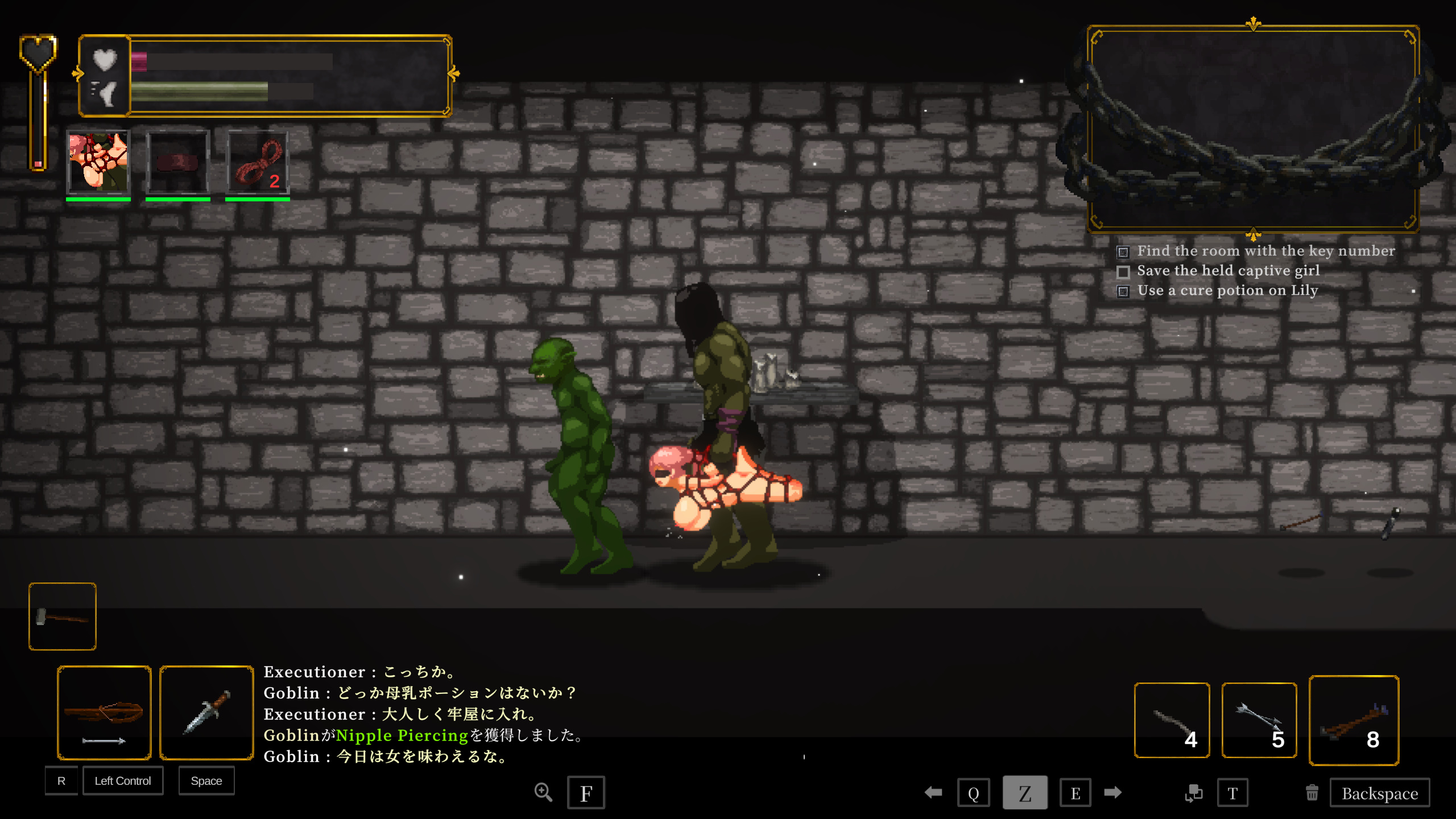Click the red belt inventory slot
Viewport: 1456px width, 819px height.
[177, 163]
